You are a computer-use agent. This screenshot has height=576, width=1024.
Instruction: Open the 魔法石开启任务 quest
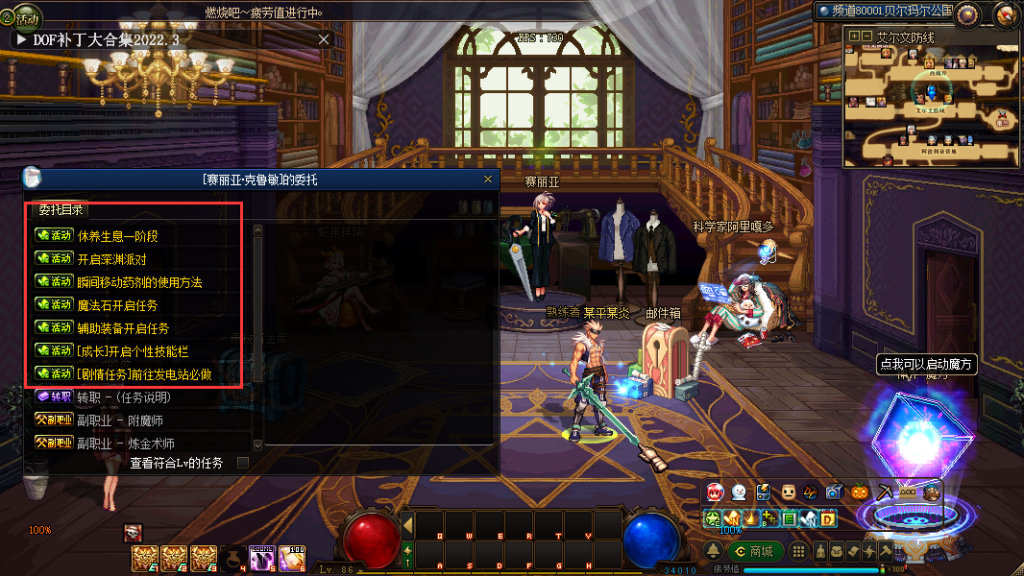tap(117, 305)
